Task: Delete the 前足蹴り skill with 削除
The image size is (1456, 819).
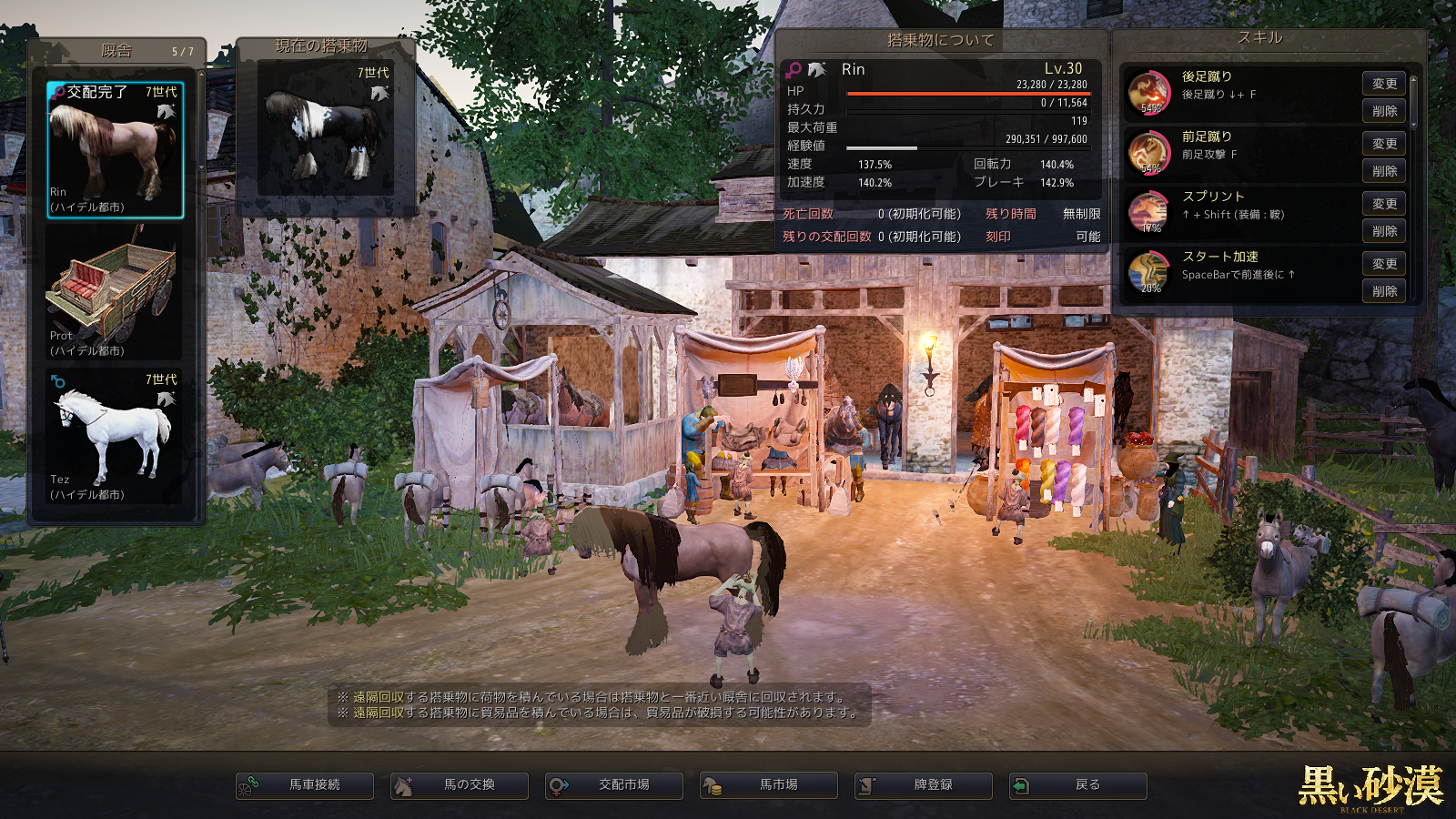Action: coord(1384,171)
